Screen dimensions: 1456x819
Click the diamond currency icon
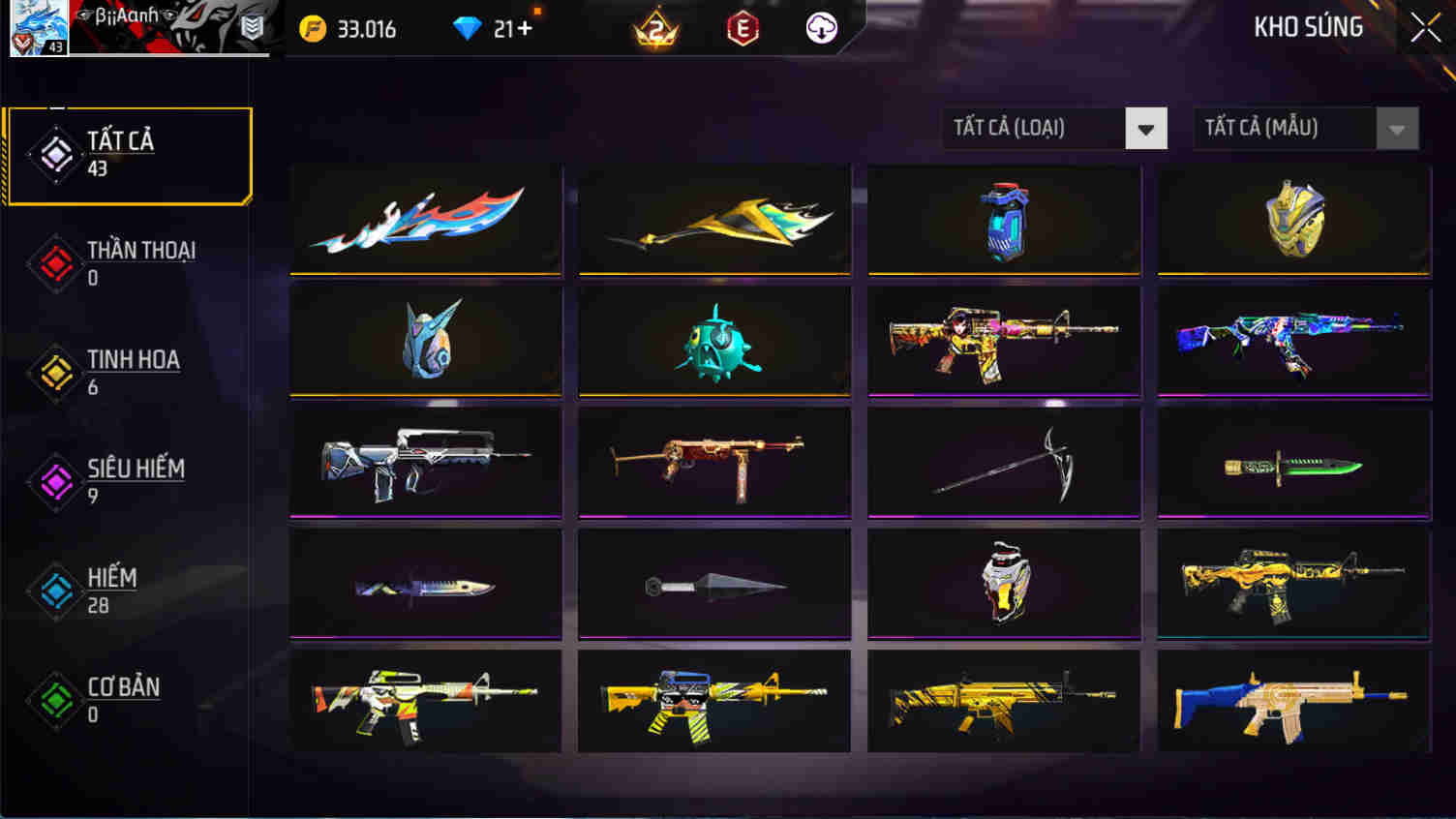click(x=470, y=28)
